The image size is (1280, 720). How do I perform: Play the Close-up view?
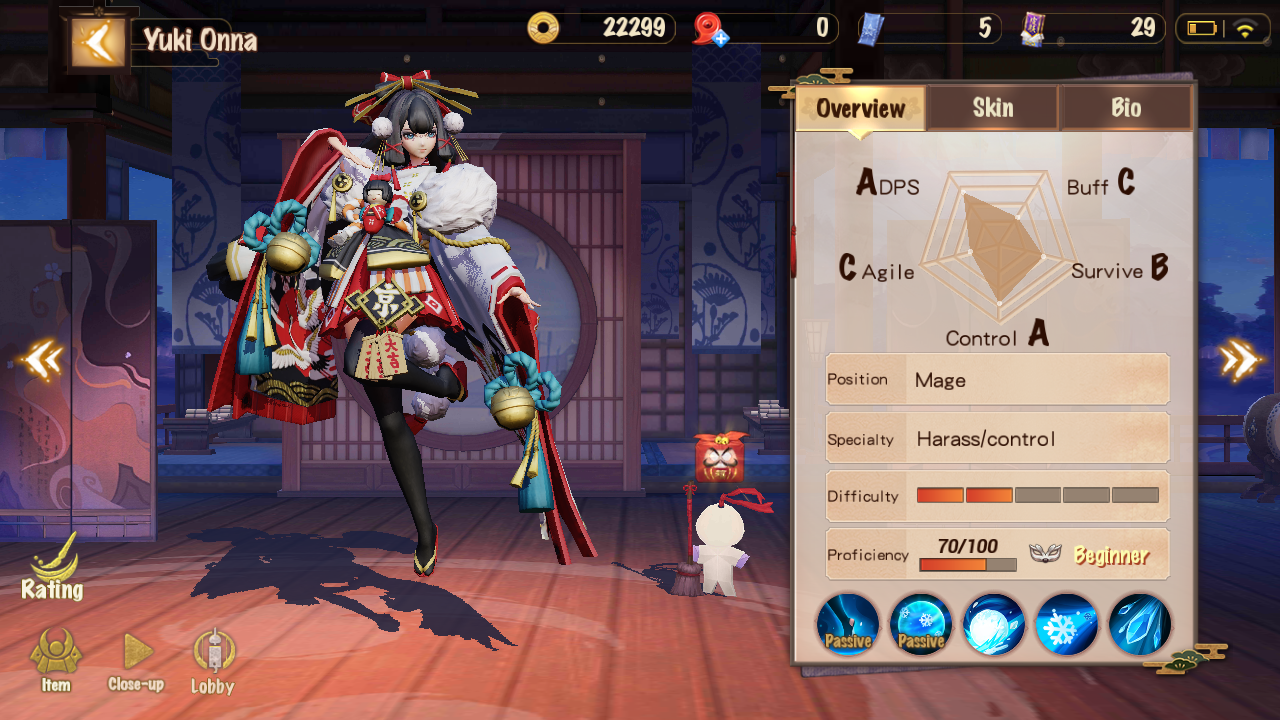click(x=136, y=660)
